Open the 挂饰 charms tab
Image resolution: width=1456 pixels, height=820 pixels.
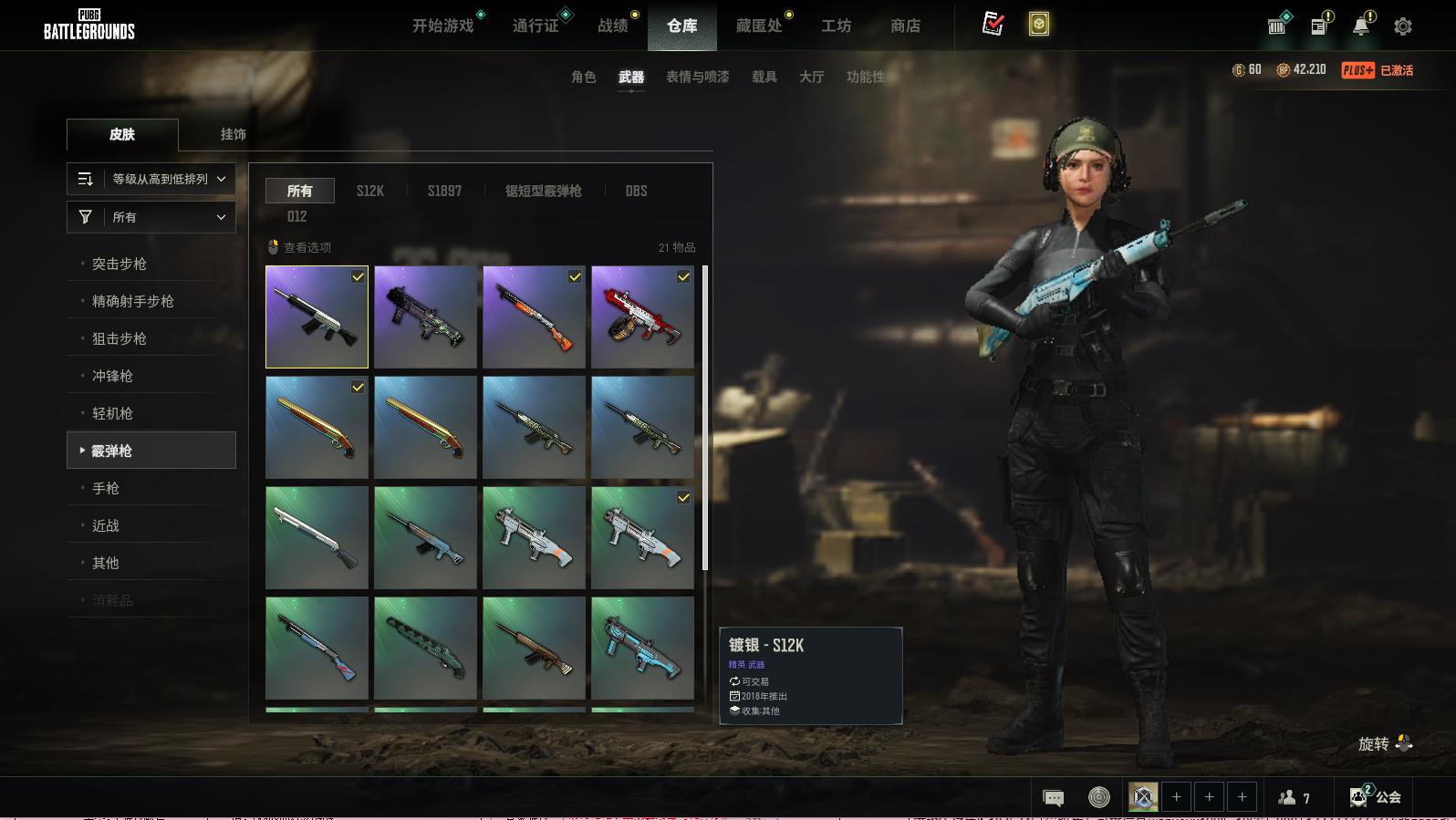coord(233,134)
